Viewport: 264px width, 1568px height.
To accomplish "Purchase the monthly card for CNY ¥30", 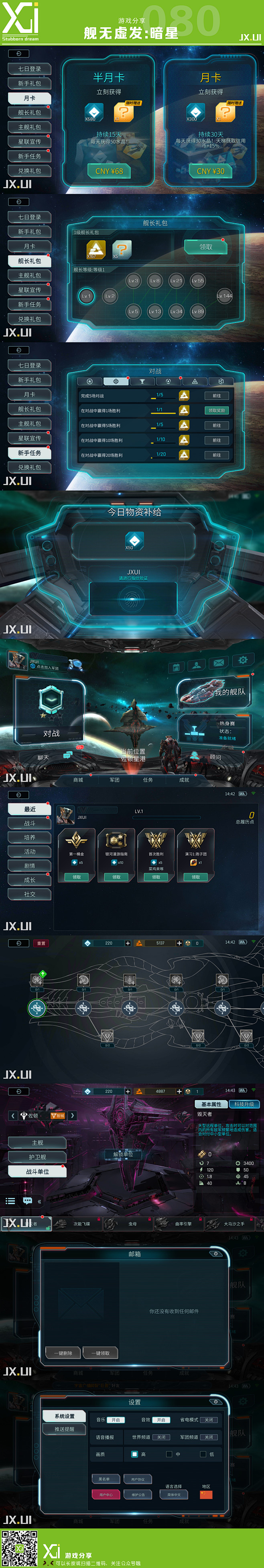I will pos(210,171).
